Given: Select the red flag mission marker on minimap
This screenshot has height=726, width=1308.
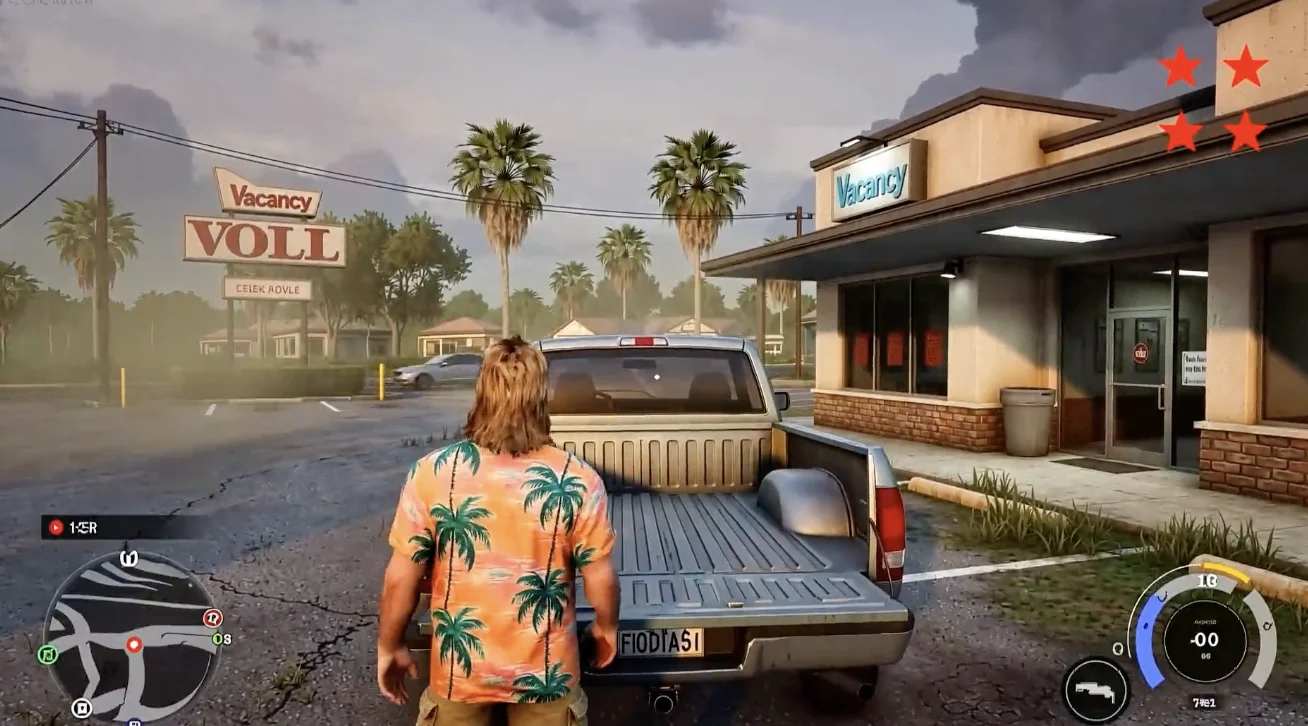Looking at the screenshot, I should [x=213, y=618].
